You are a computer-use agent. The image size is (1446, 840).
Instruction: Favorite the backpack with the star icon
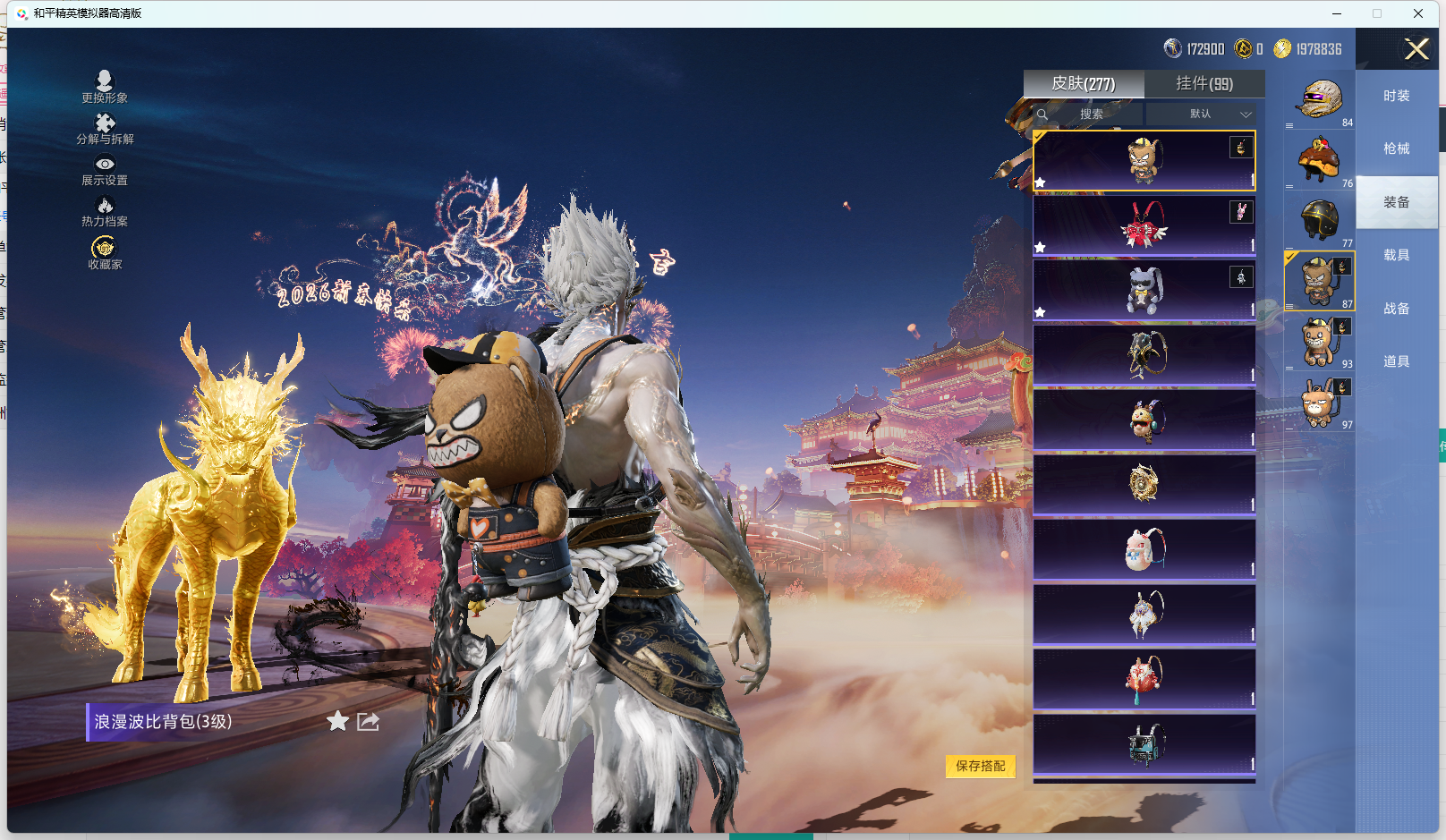(337, 721)
